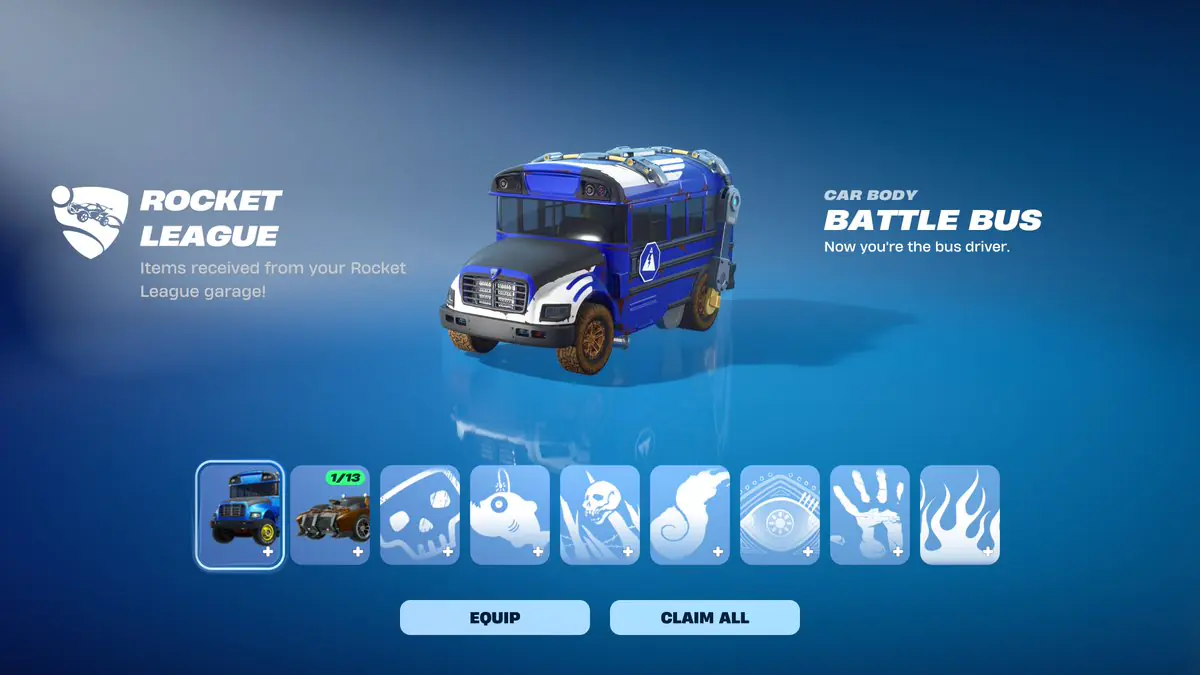
Task: Pick the shark decal tile
Action: [x=510, y=514]
